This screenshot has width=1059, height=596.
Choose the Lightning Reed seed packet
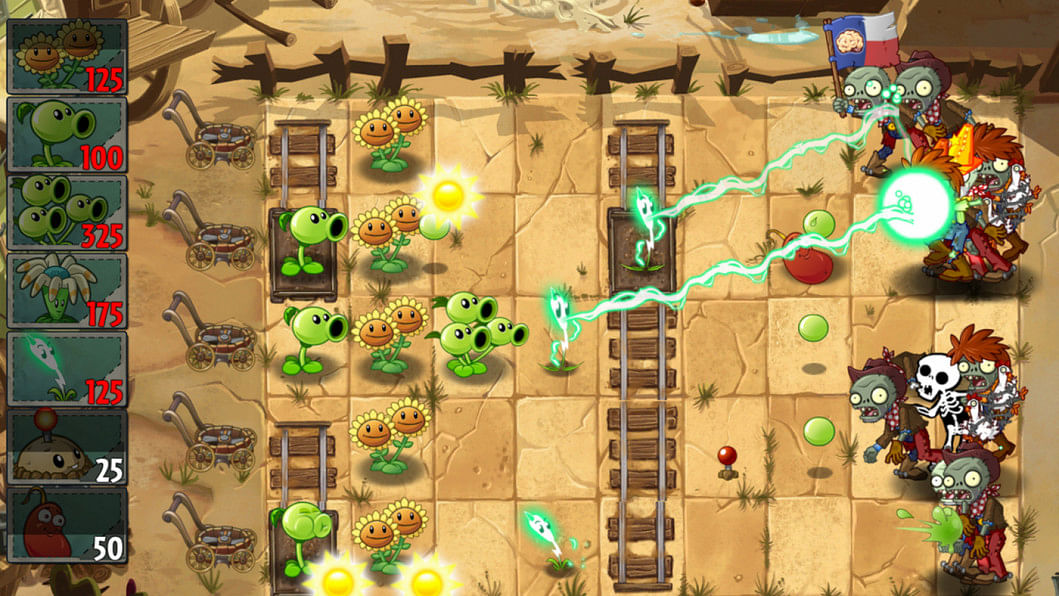coord(67,368)
